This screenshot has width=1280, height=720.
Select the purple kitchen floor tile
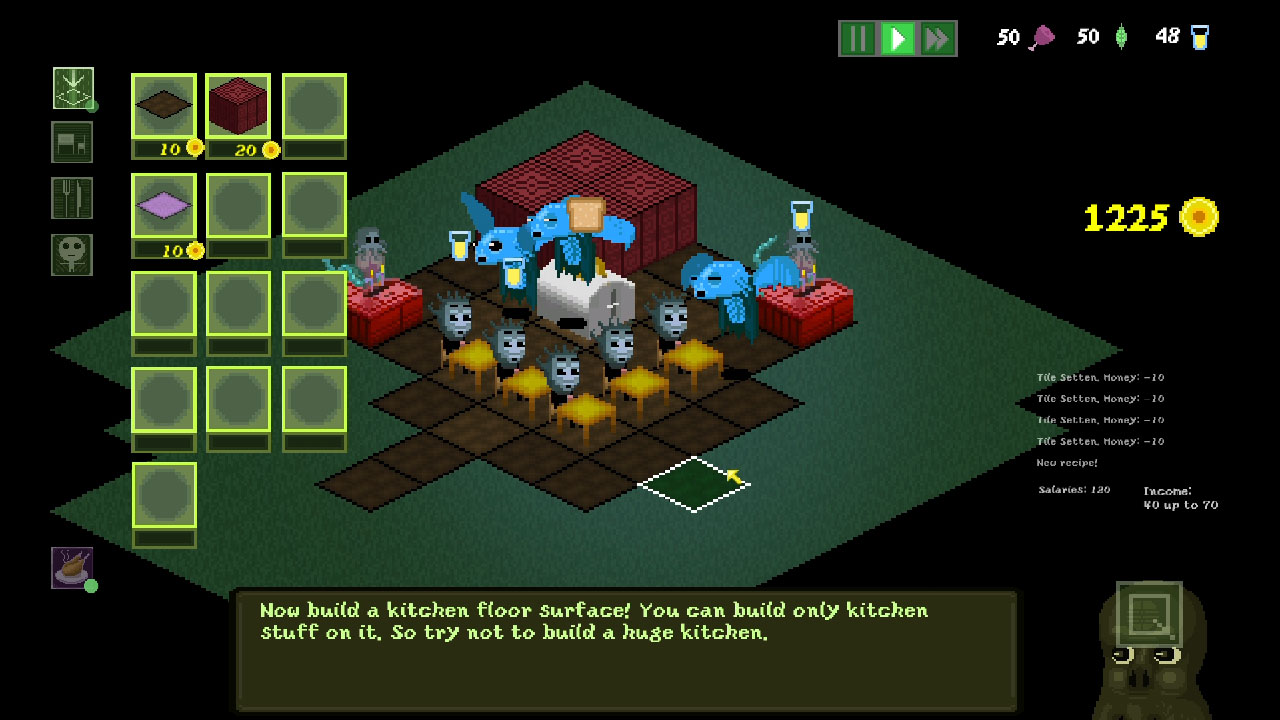(x=163, y=206)
